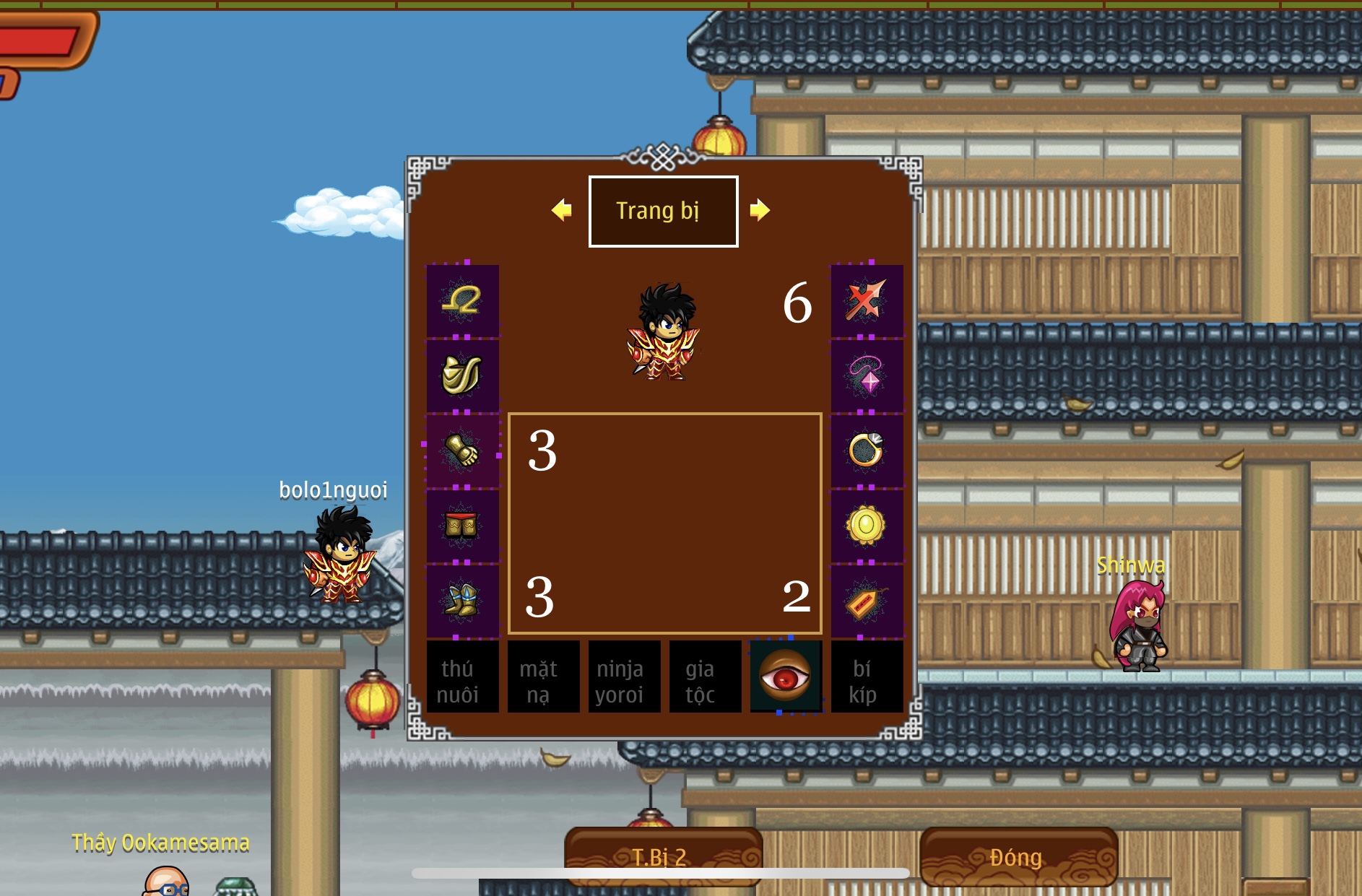Select the gold ring equipment slot
This screenshot has height=896, width=1362.
[x=867, y=451]
